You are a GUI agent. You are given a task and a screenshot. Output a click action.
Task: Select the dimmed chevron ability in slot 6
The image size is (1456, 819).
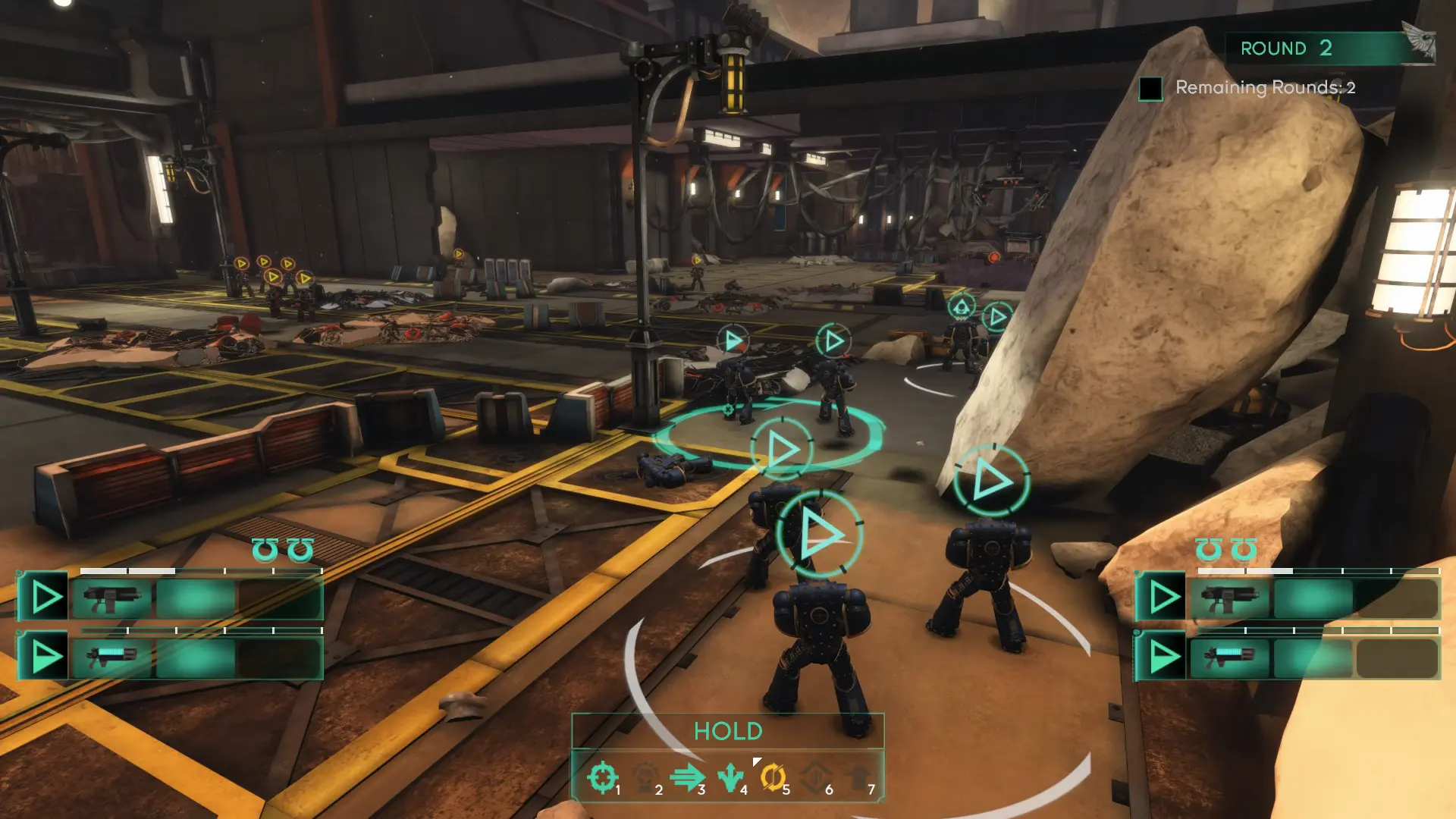815,778
